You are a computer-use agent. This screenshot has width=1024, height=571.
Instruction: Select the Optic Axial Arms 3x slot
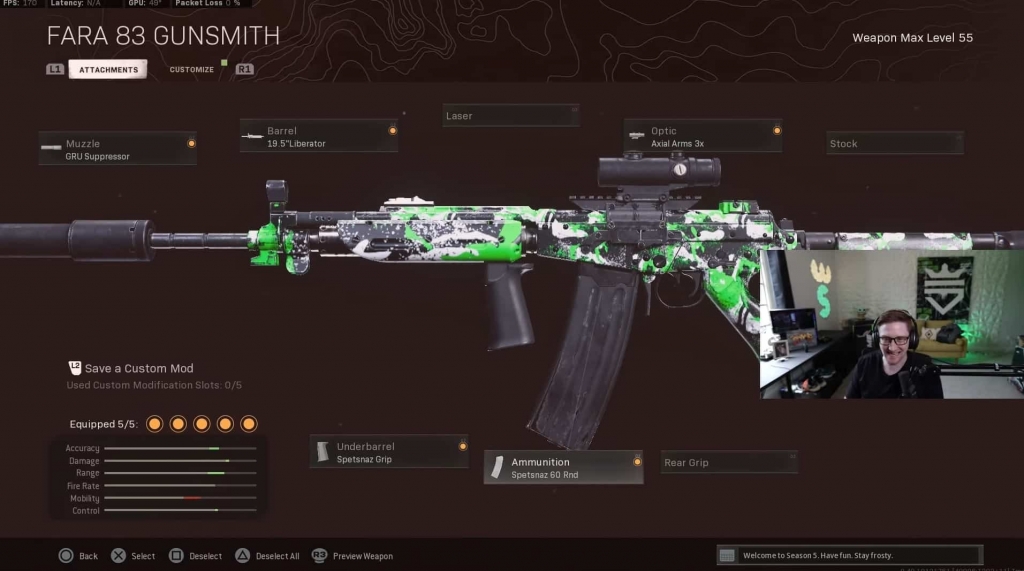click(702, 136)
